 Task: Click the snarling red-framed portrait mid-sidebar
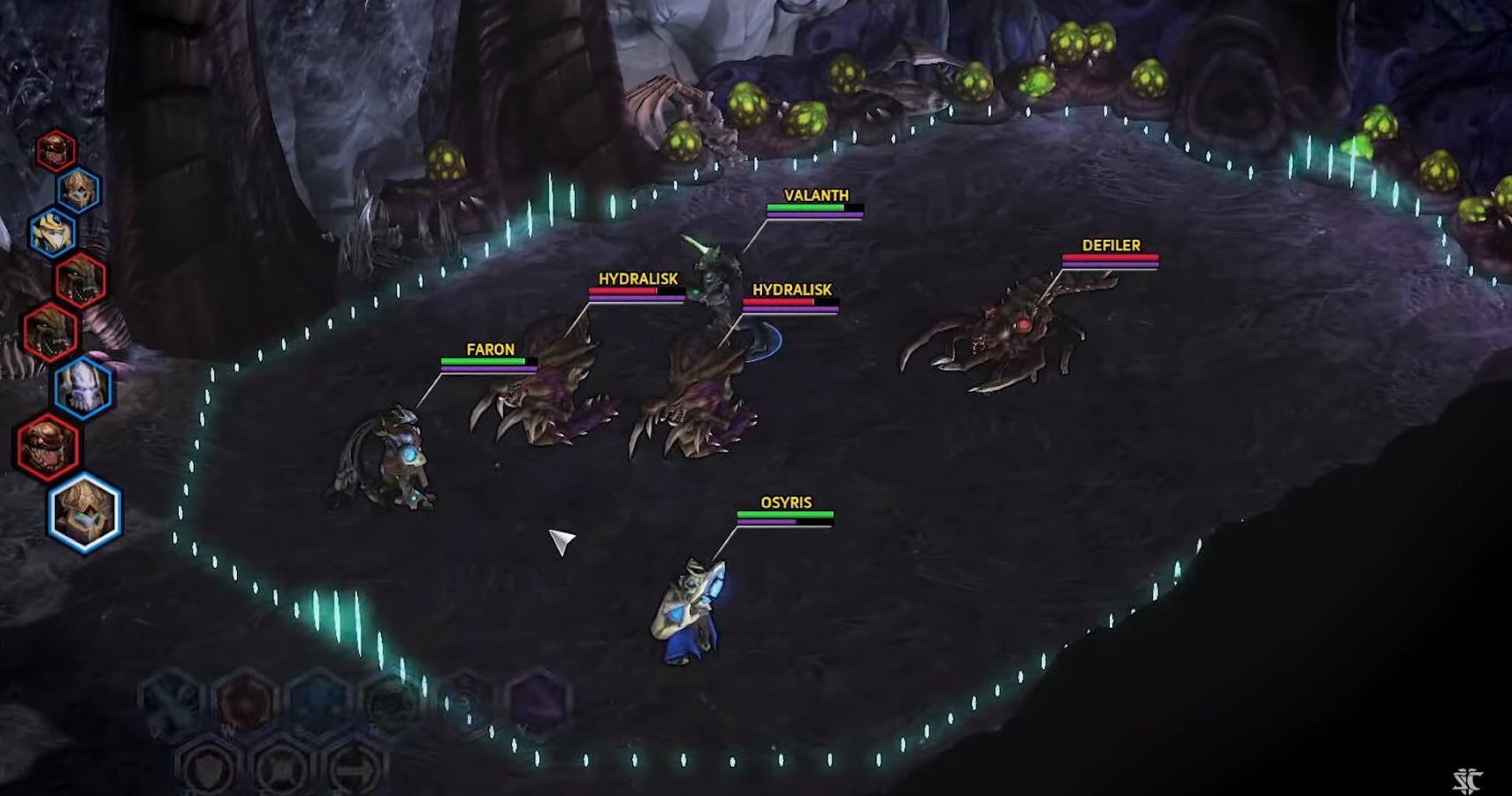click(x=80, y=280)
